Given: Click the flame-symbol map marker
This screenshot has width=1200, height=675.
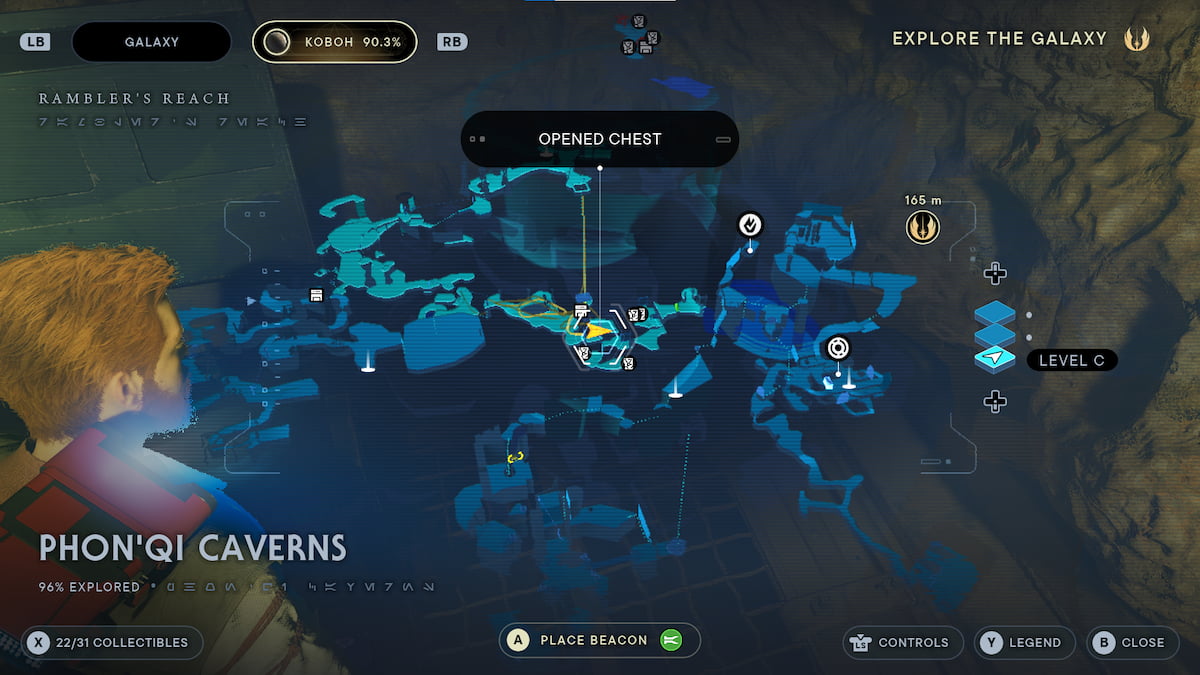Looking at the screenshot, I should click(x=750, y=225).
